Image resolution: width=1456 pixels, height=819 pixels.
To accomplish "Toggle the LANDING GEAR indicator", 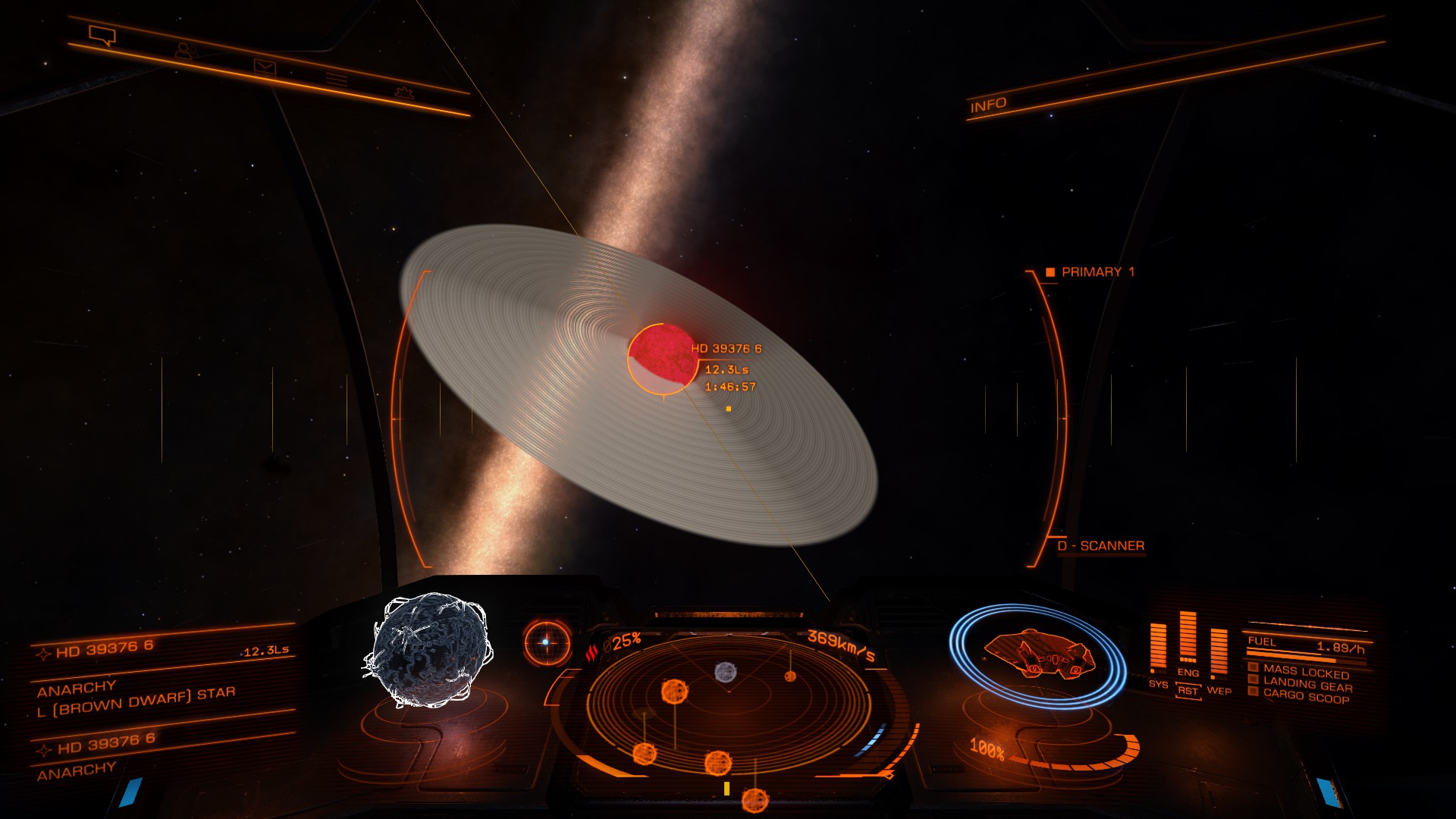I will (1307, 685).
